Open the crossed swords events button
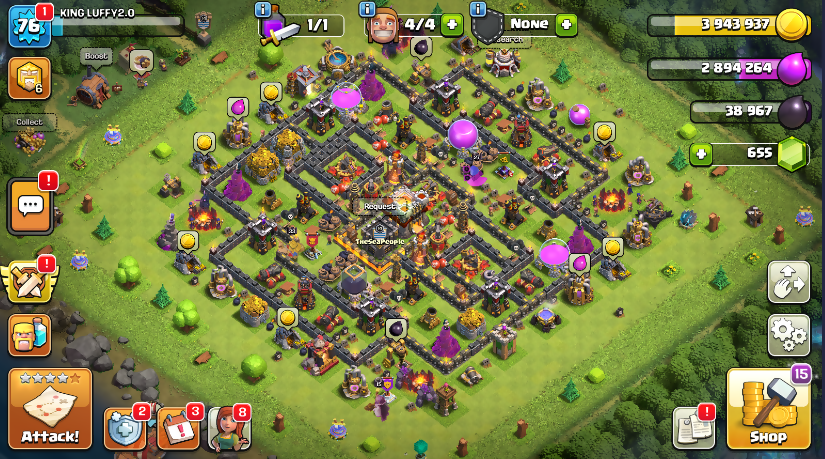This screenshot has height=459, width=825. [x=30, y=283]
